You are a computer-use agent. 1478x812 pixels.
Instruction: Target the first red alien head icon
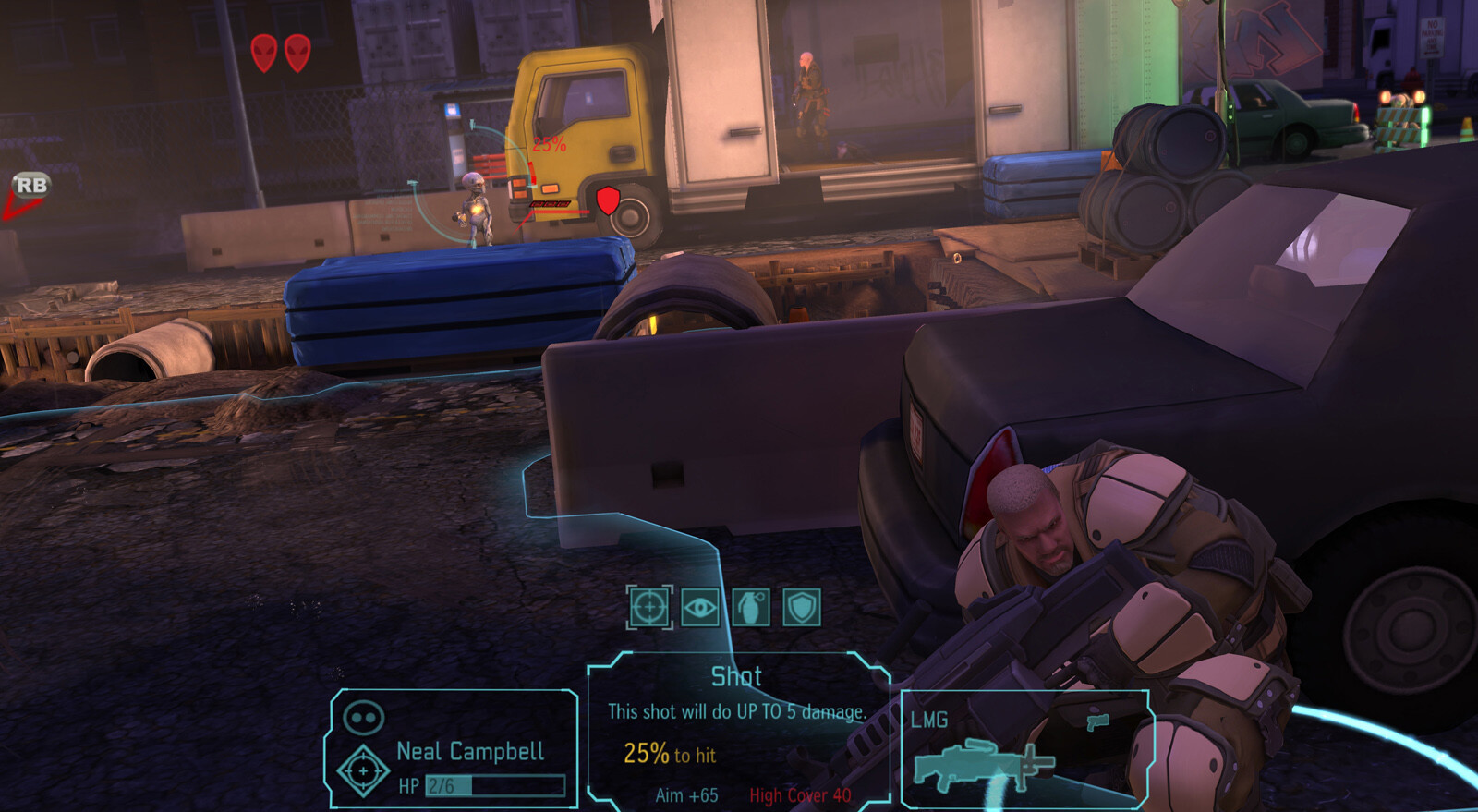(264, 53)
